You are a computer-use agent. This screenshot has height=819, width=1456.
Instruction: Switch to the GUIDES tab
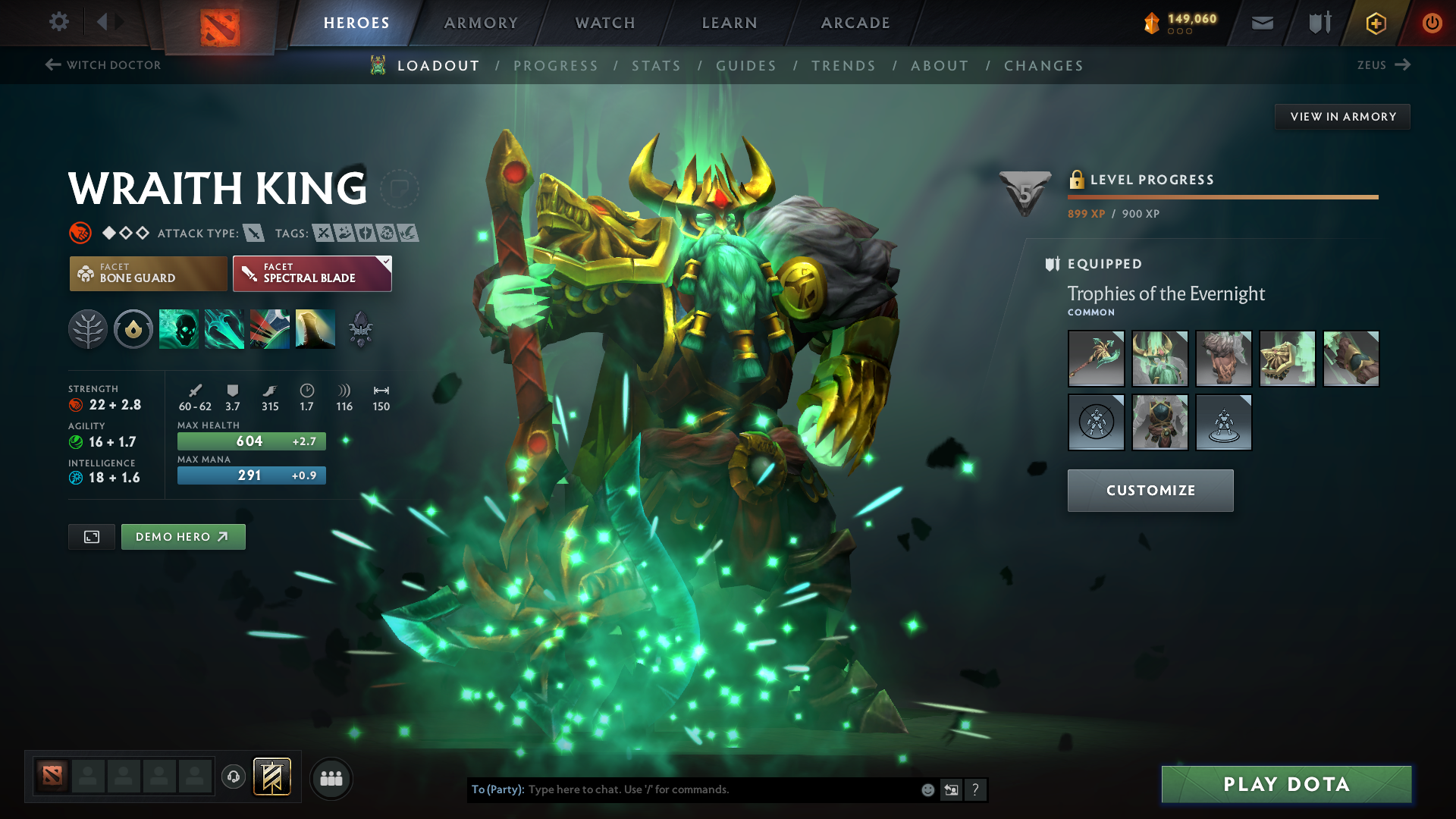click(745, 65)
